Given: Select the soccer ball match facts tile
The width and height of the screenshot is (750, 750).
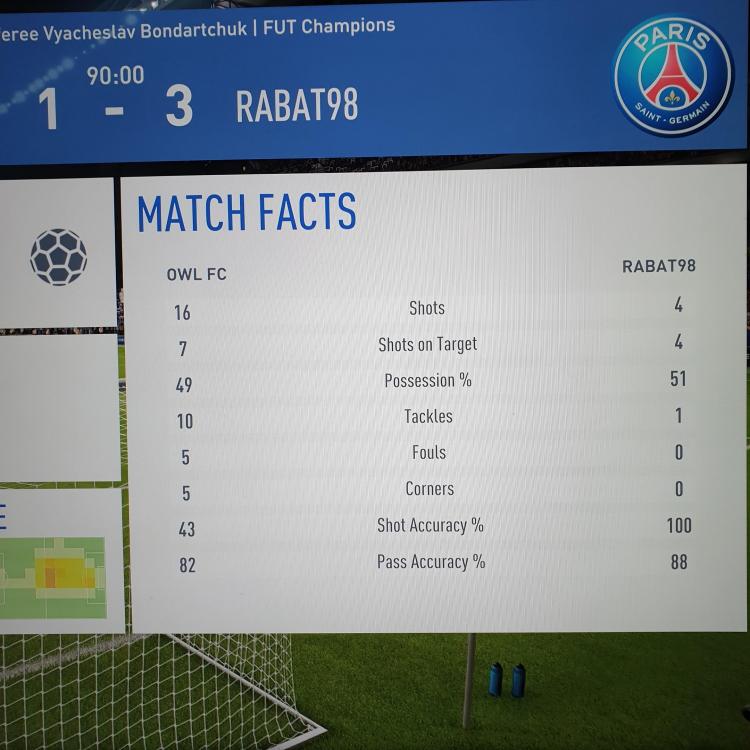Looking at the screenshot, I should point(58,255).
